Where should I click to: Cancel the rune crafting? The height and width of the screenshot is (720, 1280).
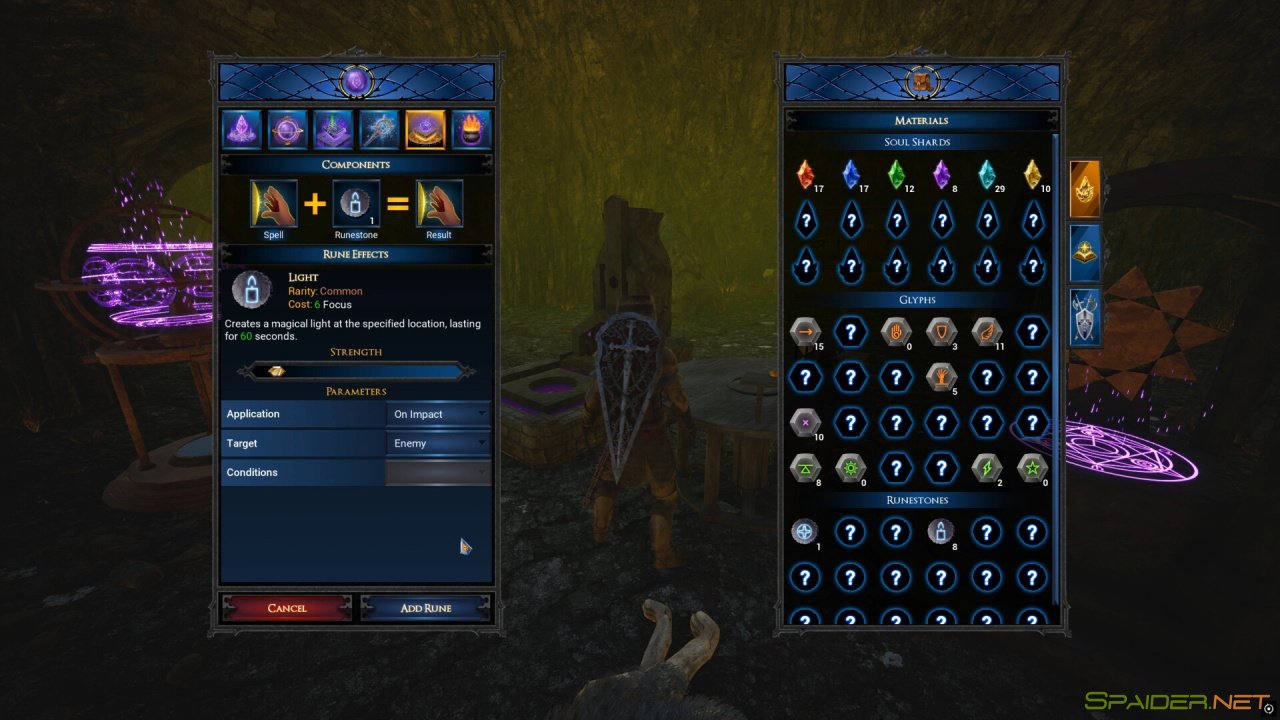pyautogui.click(x=287, y=608)
